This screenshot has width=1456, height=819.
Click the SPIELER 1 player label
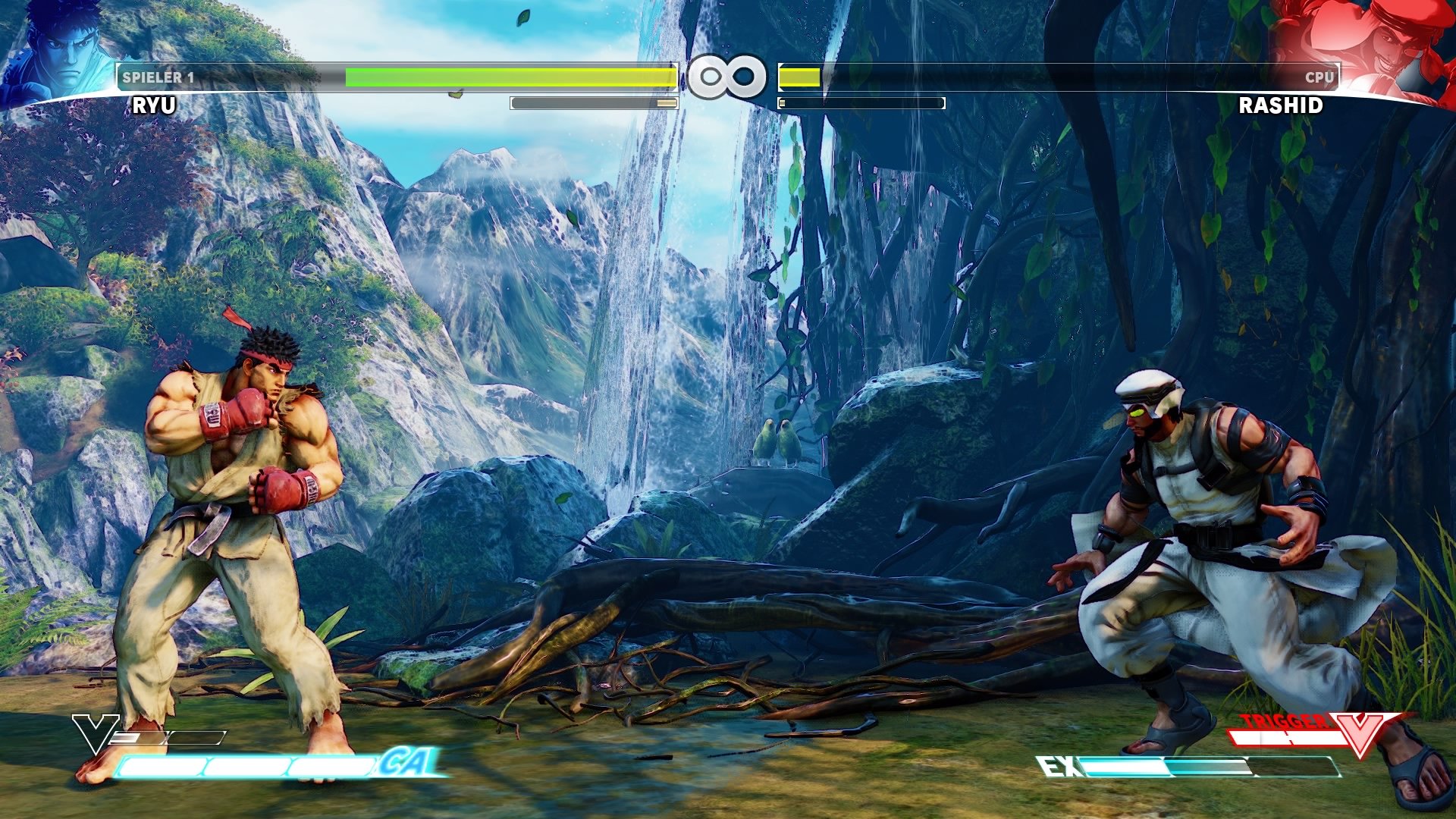[x=159, y=76]
